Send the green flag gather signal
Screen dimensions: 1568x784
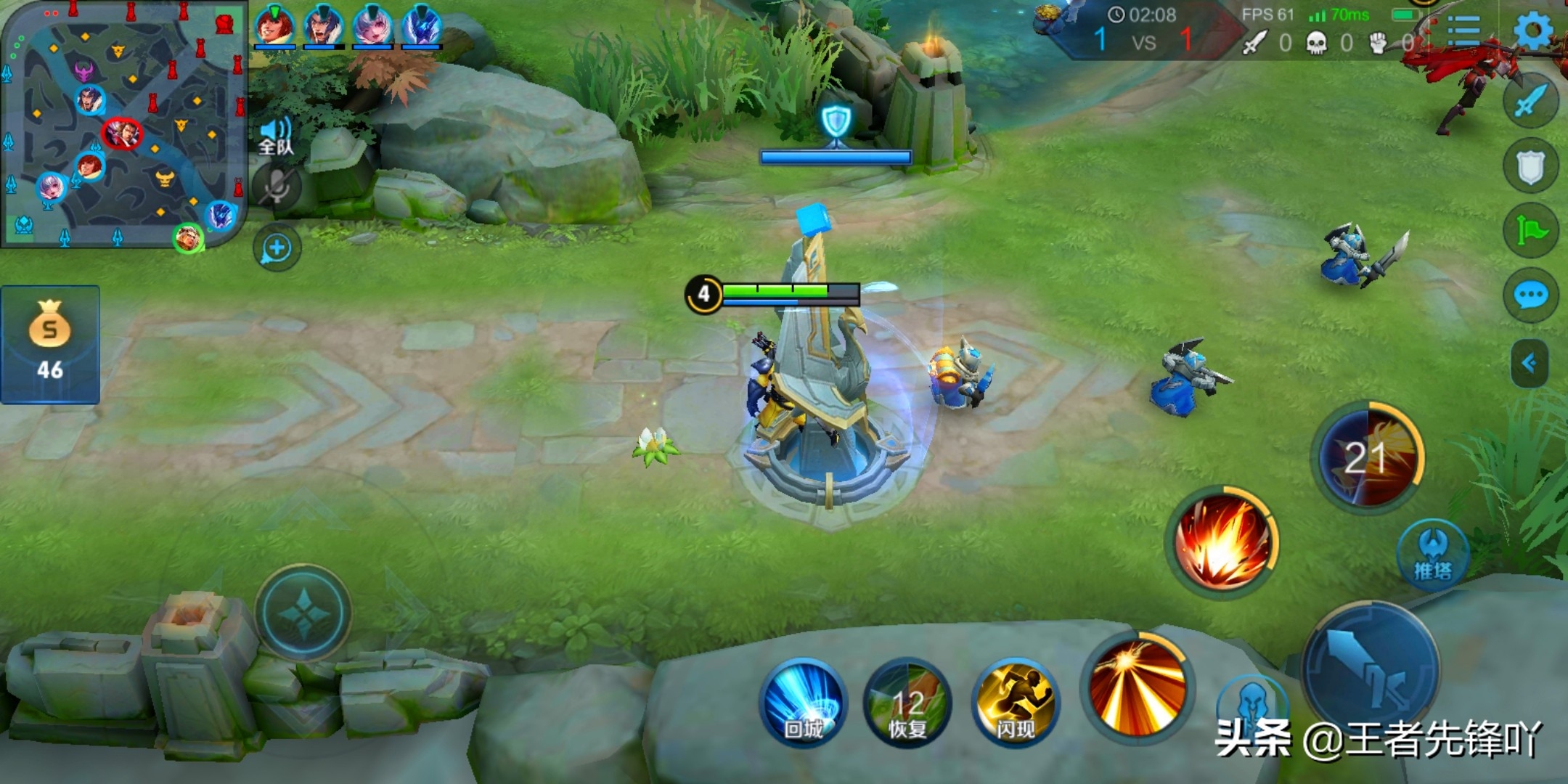click(1530, 232)
